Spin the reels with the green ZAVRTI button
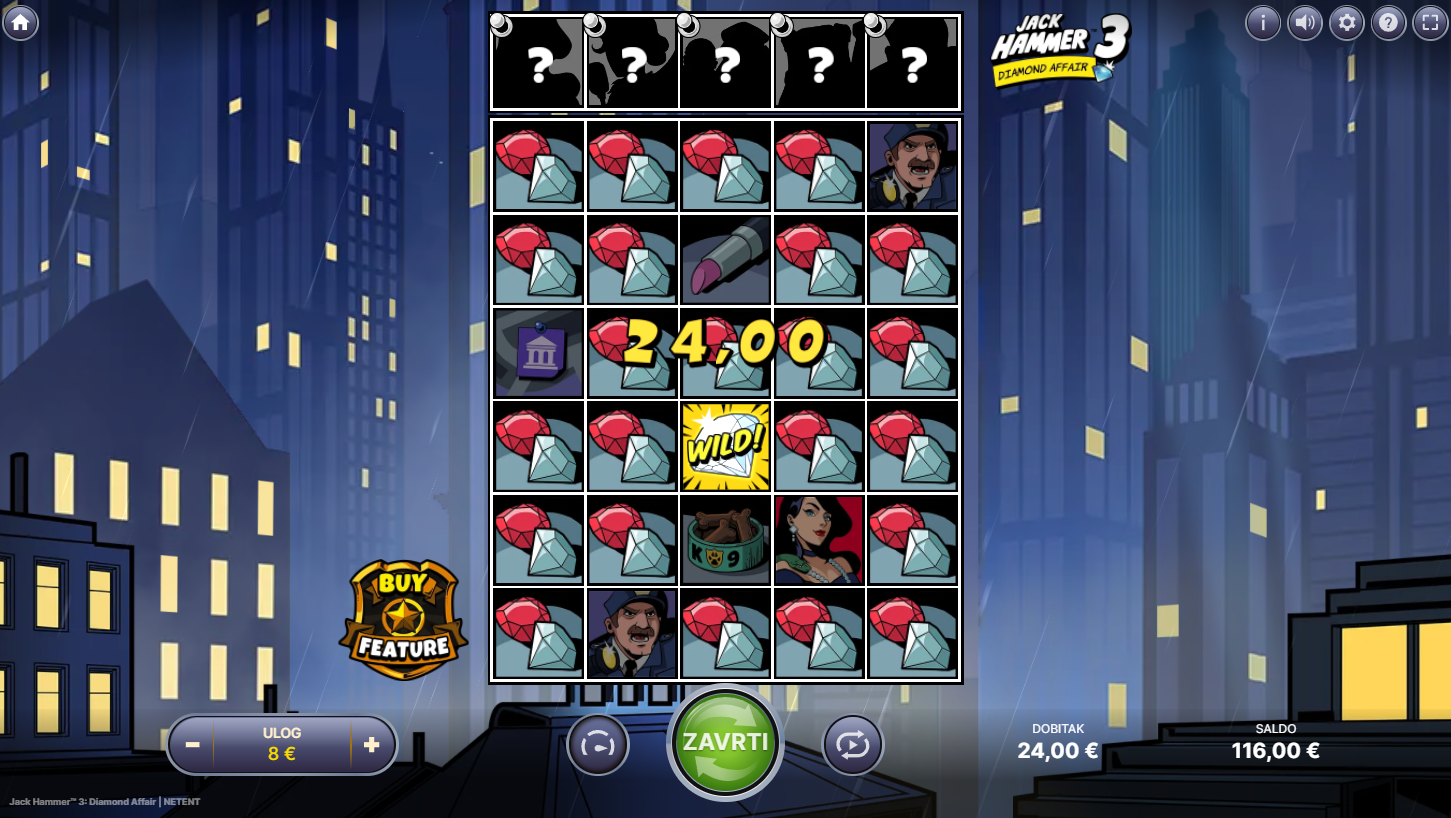Image resolution: width=1451 pixels, height=818 pixels. tap(725, 743)
